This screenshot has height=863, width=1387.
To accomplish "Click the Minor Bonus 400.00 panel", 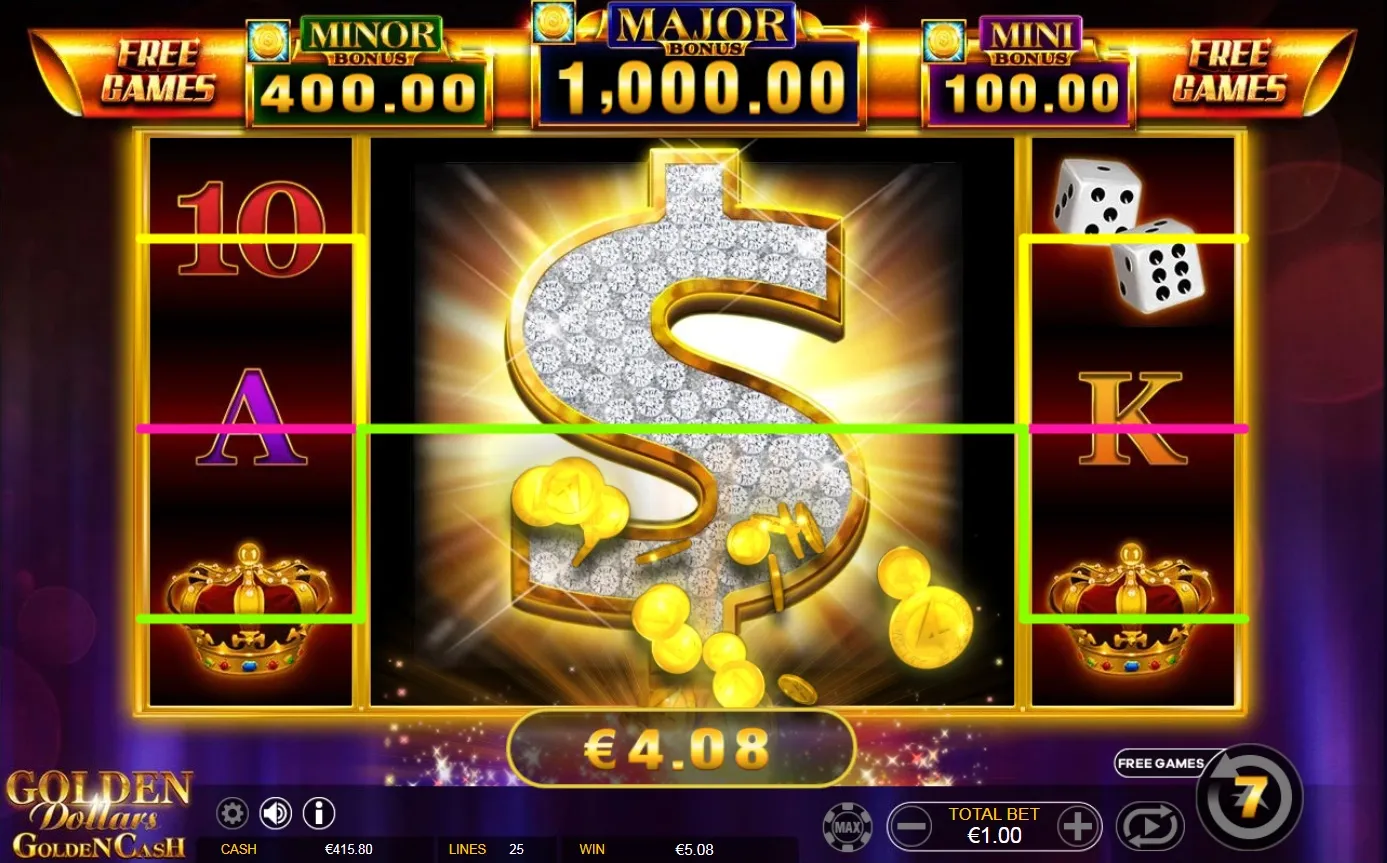I will coord(368,65).
